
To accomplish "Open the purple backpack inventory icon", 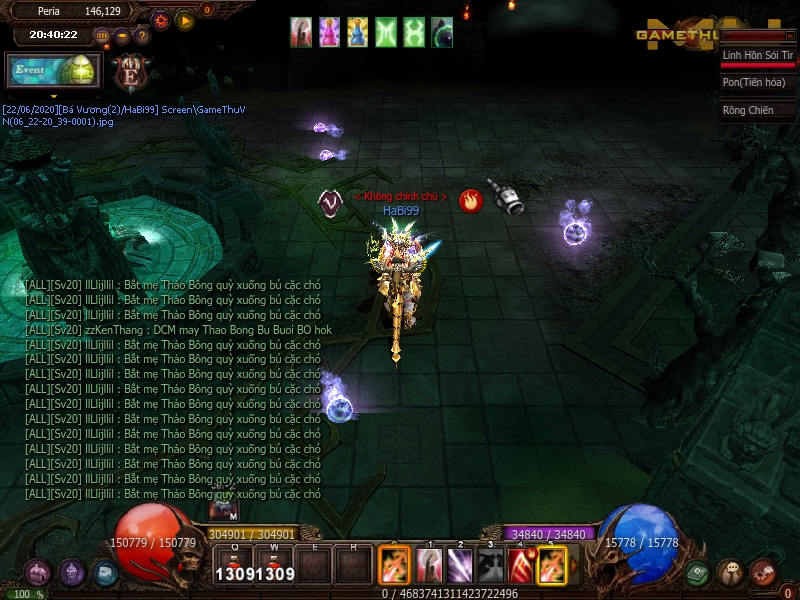I will coord(38,573).
